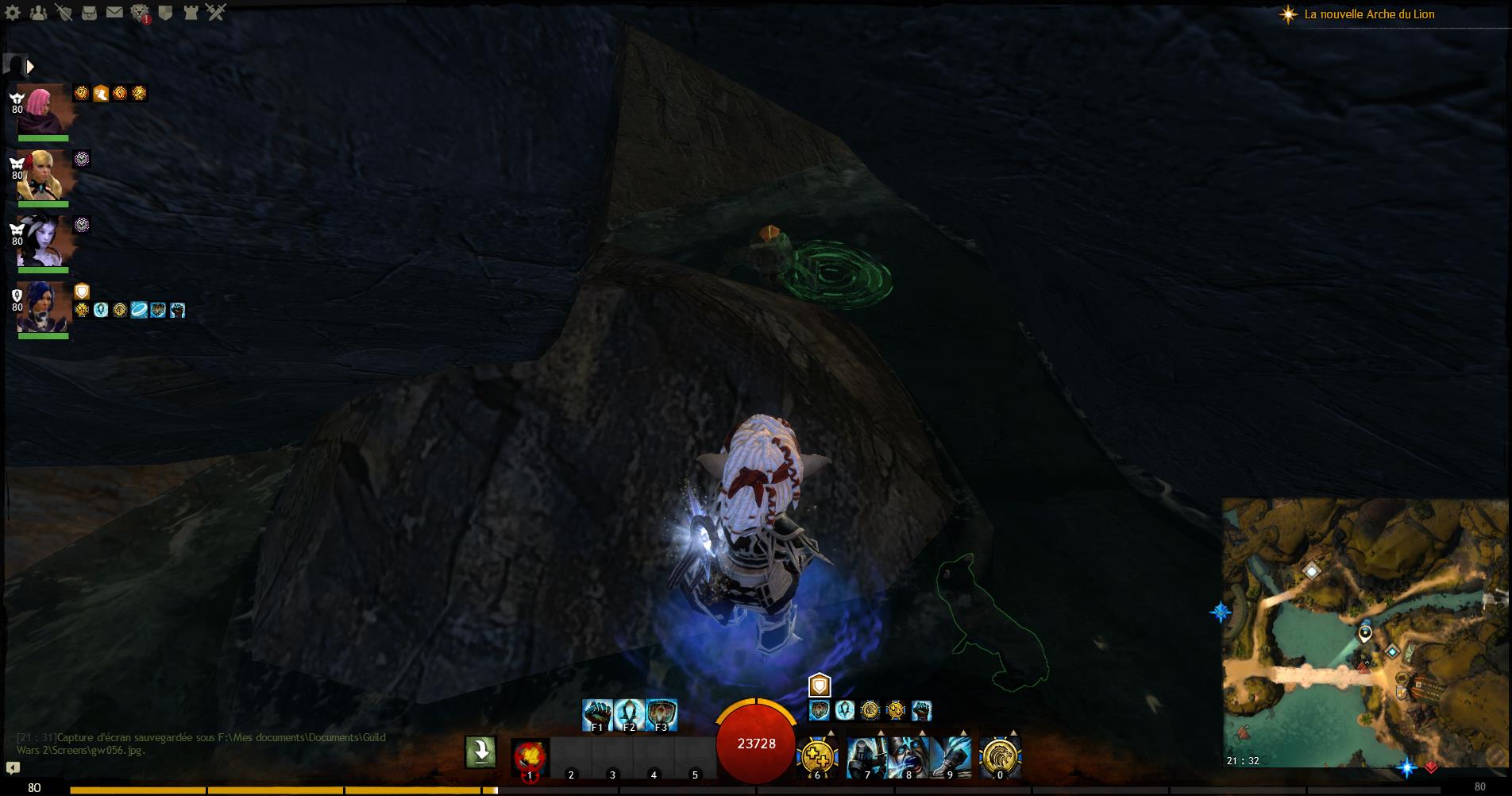Open the guild panel shield icon
The height and width of the screenshot is (796, 1512).
(165, 12)
